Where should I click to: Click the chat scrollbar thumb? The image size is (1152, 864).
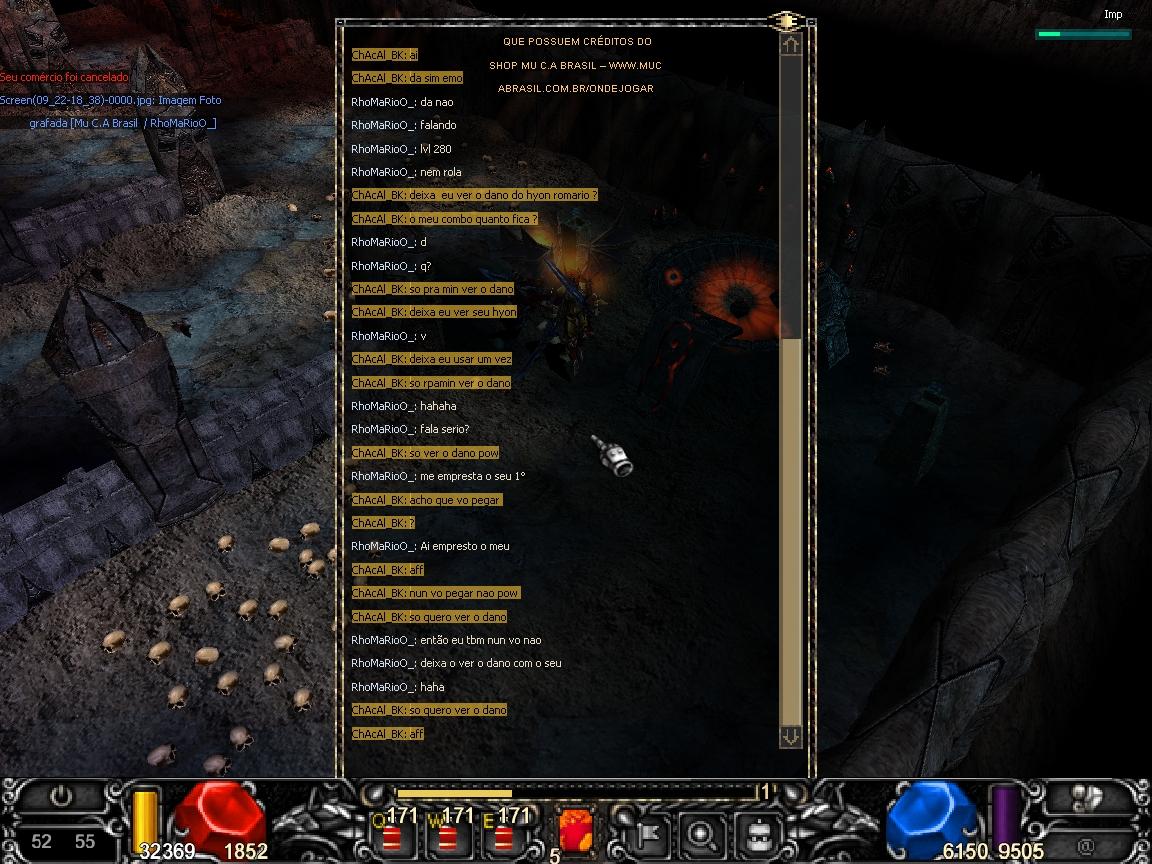click(x=790, y=530)
